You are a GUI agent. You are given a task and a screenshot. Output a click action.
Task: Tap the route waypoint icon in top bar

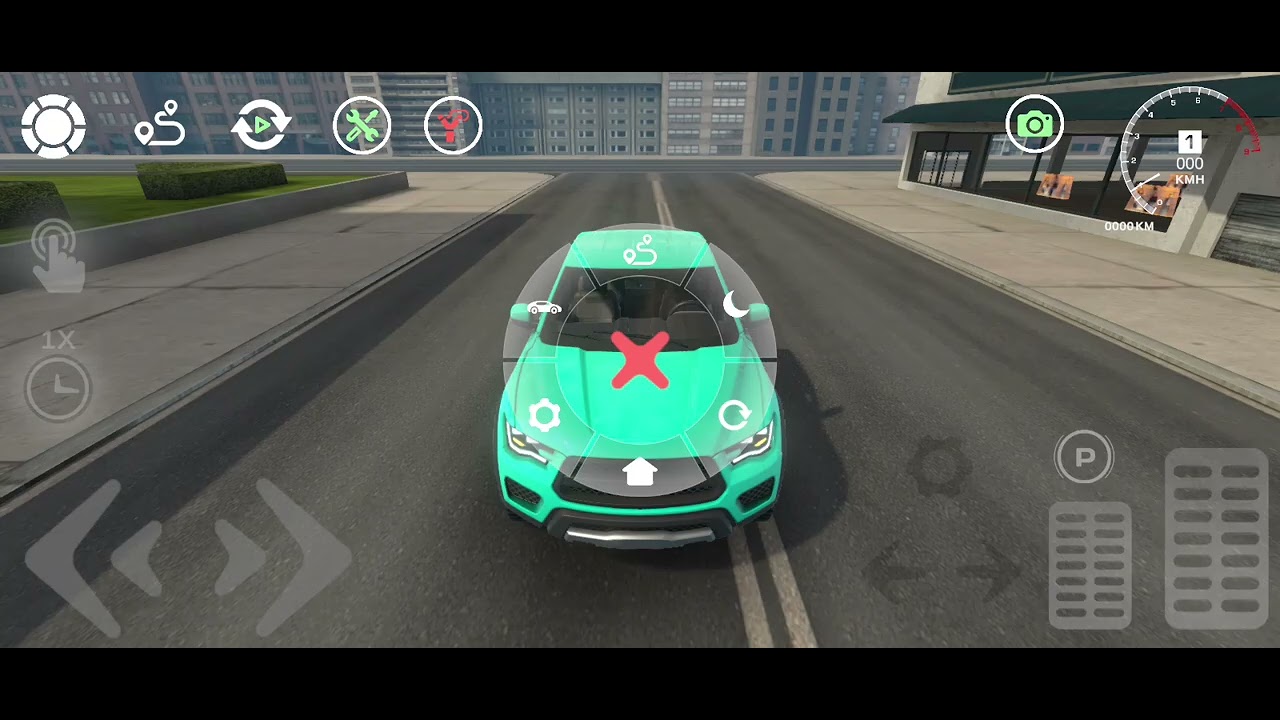point(160,125)
